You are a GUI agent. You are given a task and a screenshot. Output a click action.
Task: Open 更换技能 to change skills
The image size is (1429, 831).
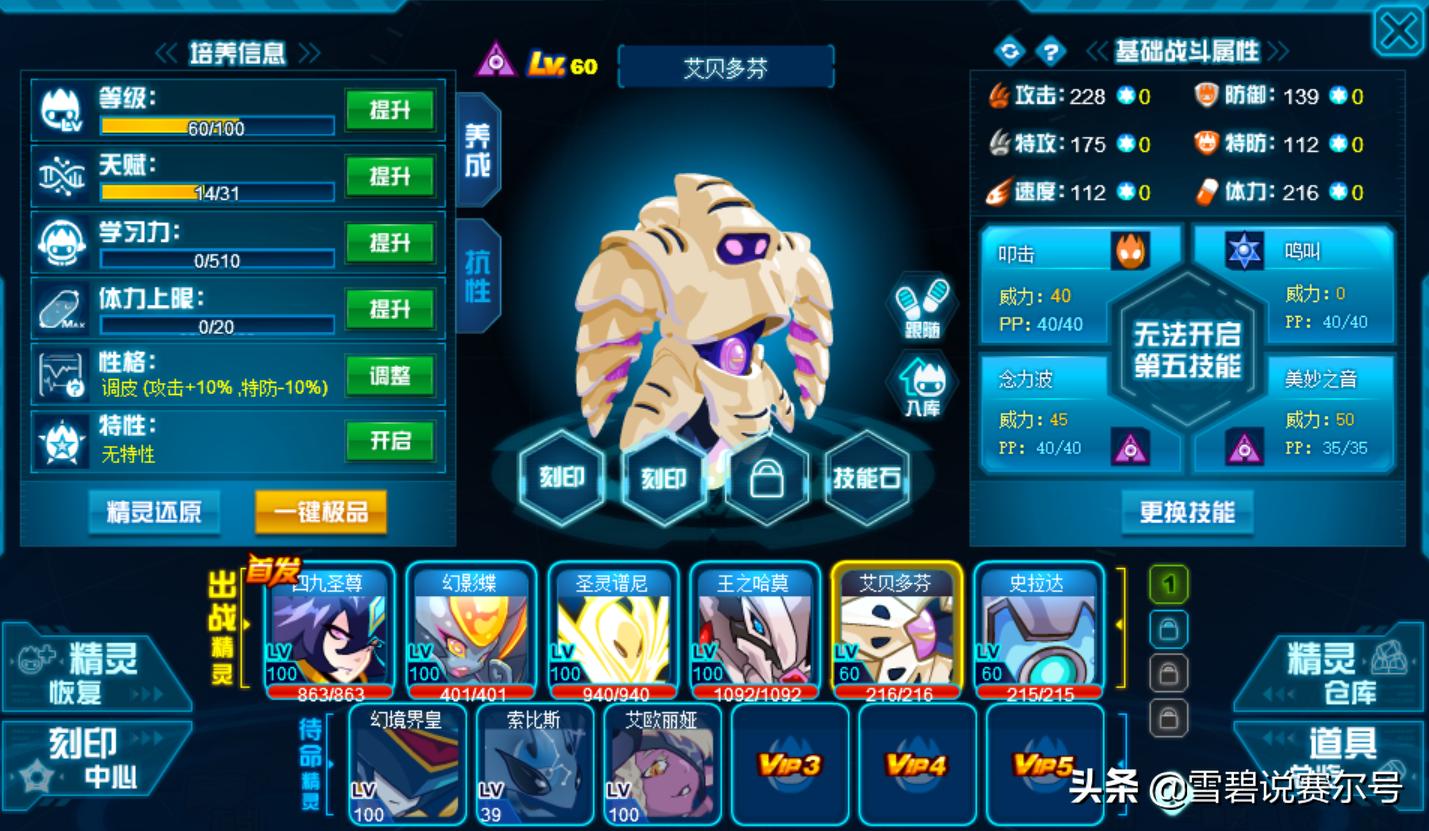click(x=1187, y=513)
